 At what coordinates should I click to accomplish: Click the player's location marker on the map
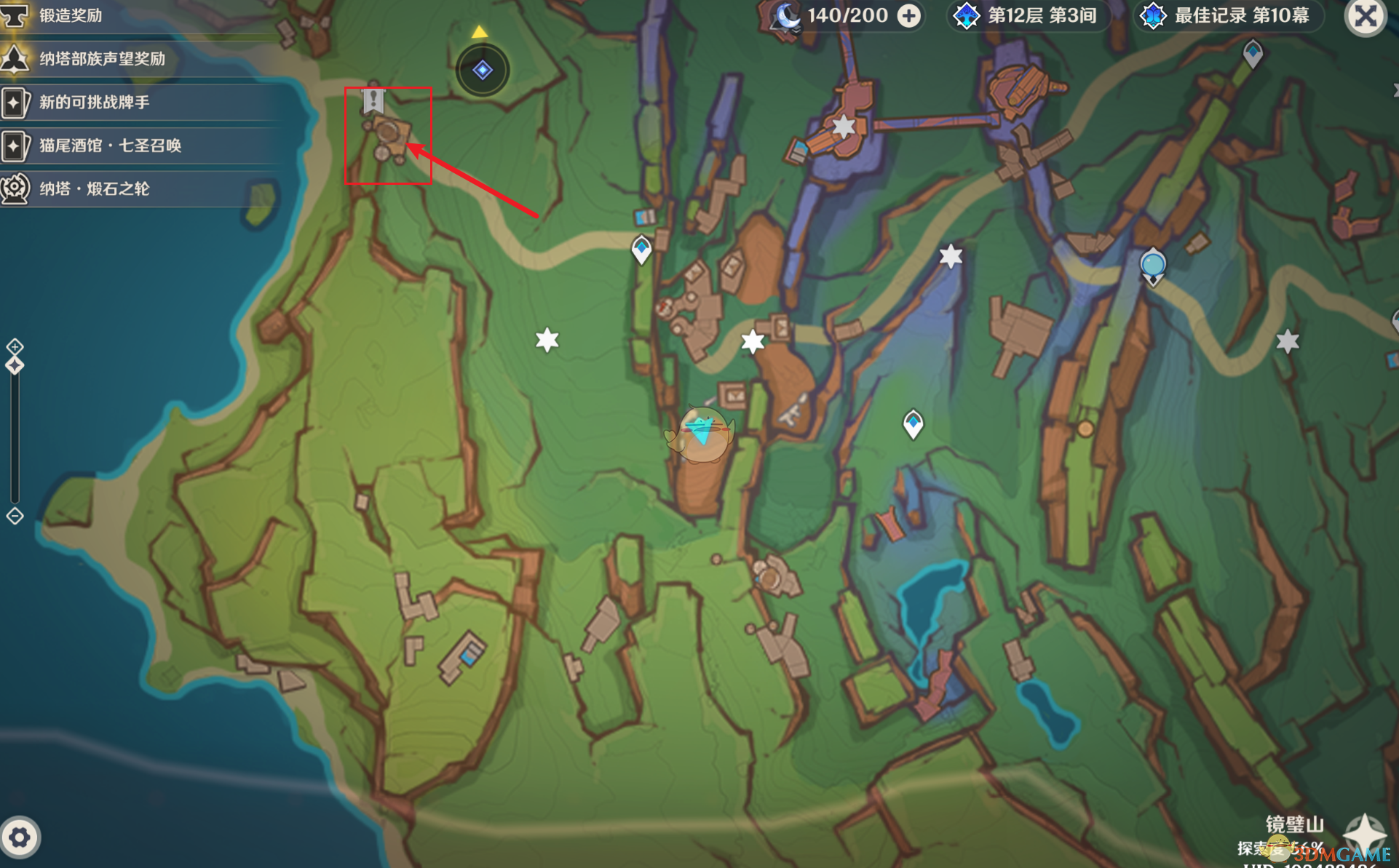[702, 433]
